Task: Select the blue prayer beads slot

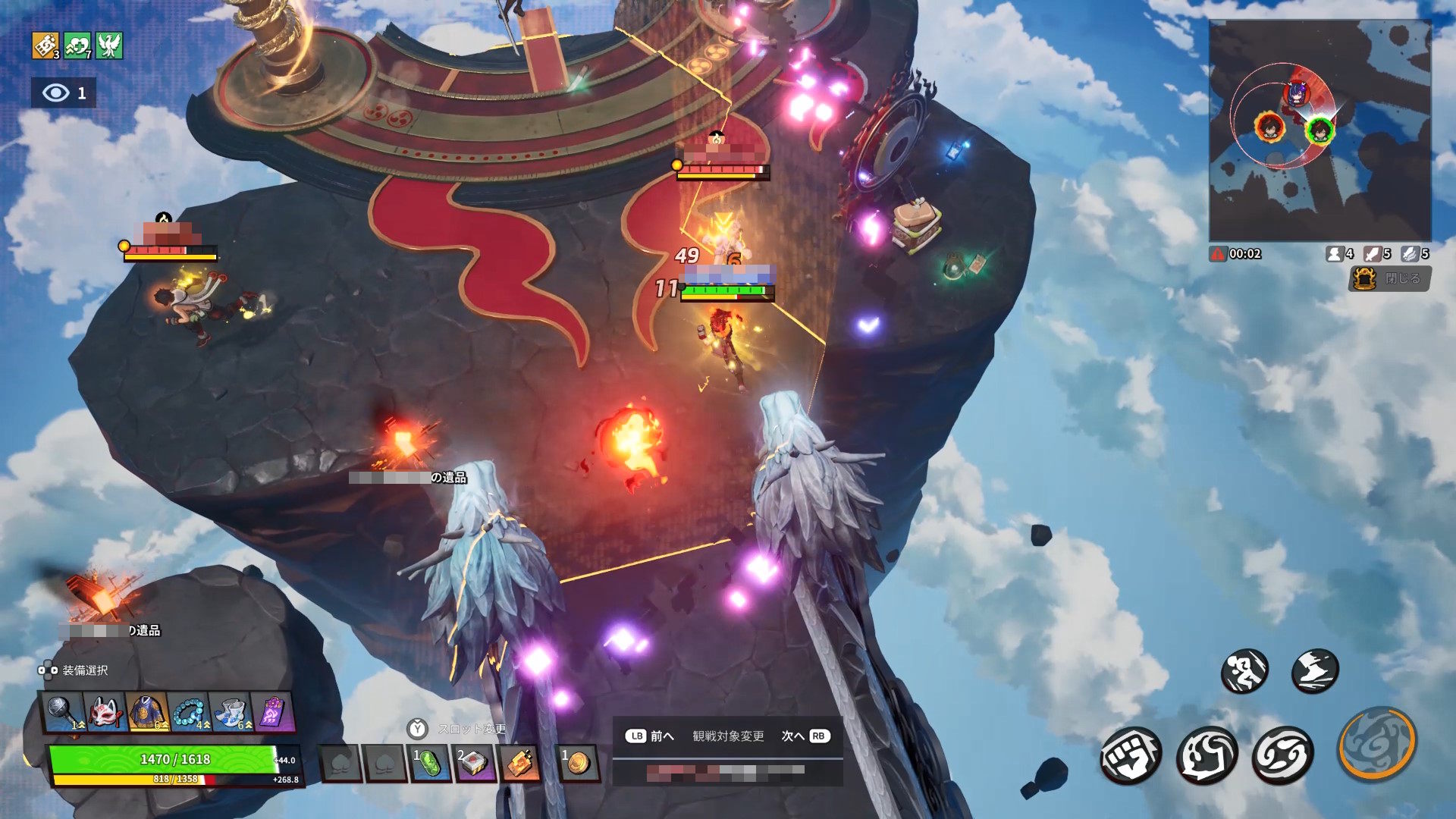Action: [x=189, y=713]
